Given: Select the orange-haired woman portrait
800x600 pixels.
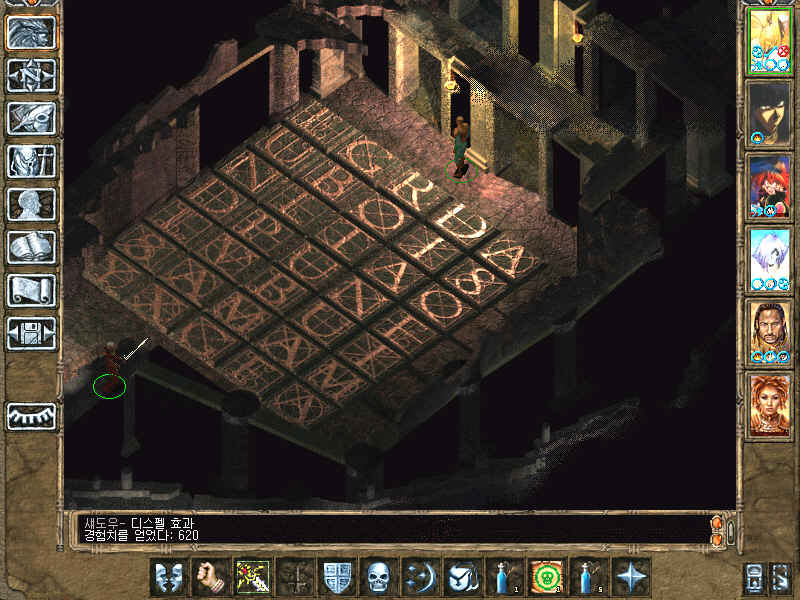Looking at the screenshot, I should pos(769,405).
